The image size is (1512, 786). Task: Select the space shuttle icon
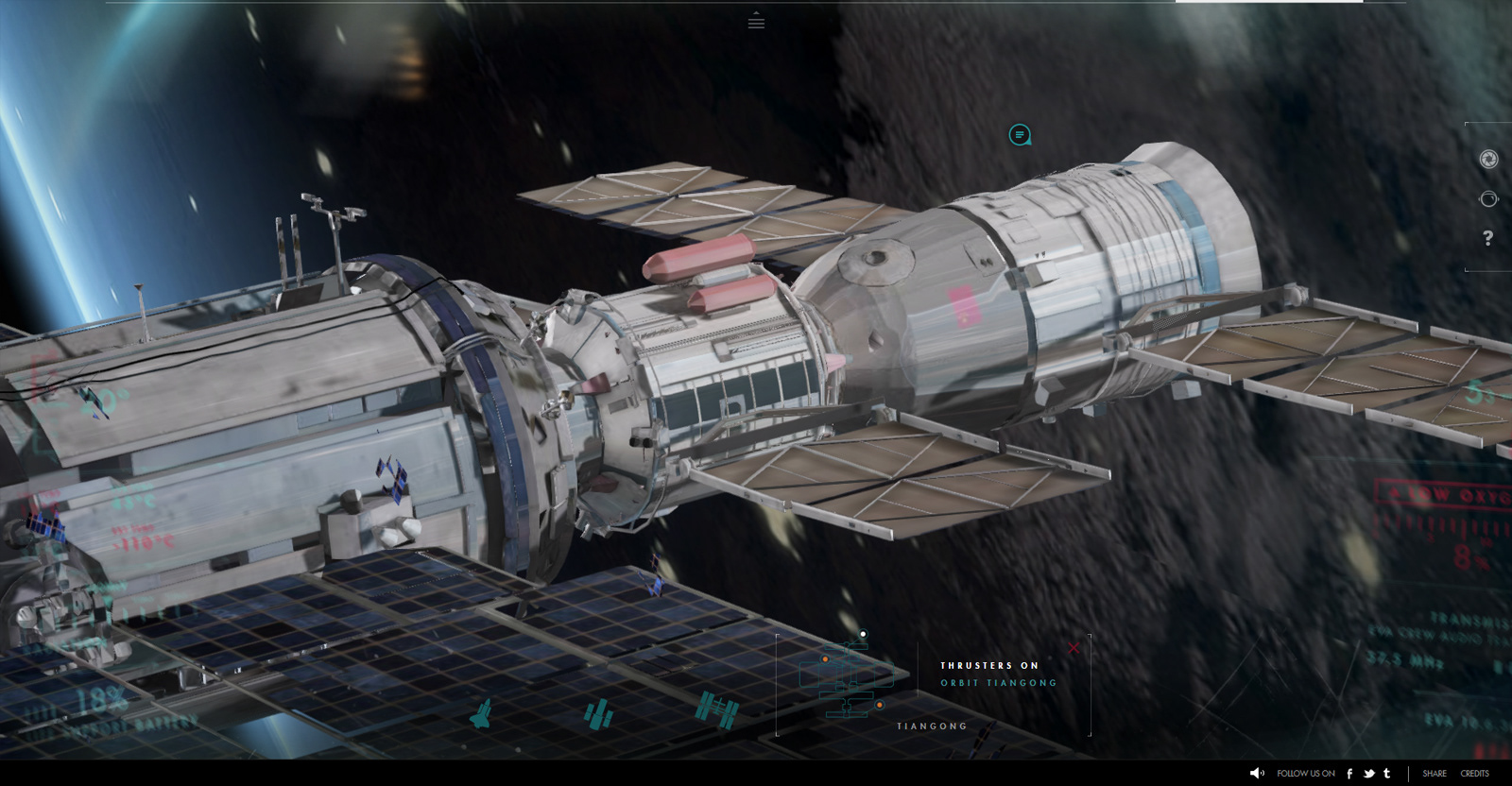481,714
